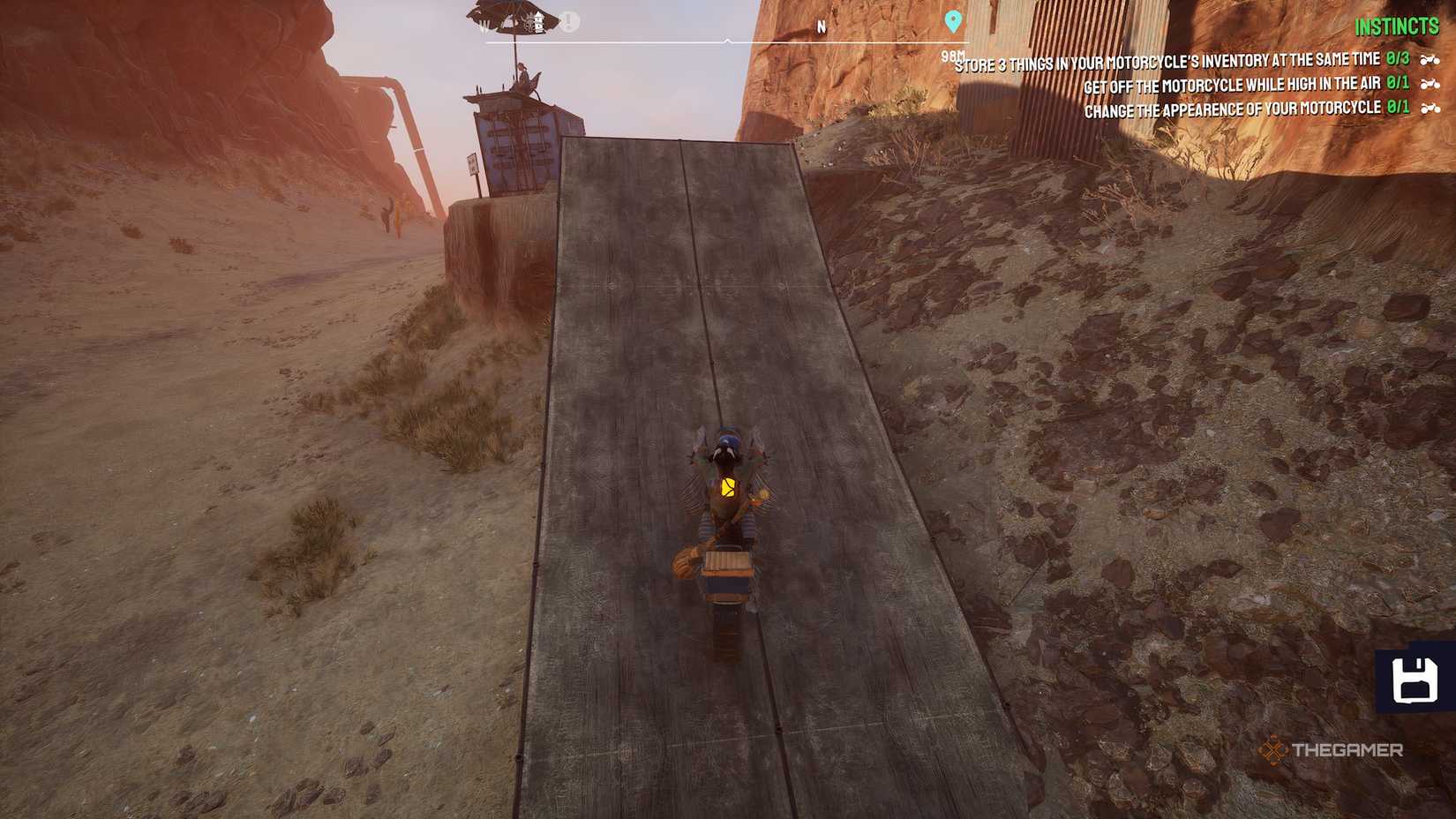The width and height of the screenshot is (1456, 819).
Task: Expand the INSTINCTS challenge header
Action: point(1395,26)
